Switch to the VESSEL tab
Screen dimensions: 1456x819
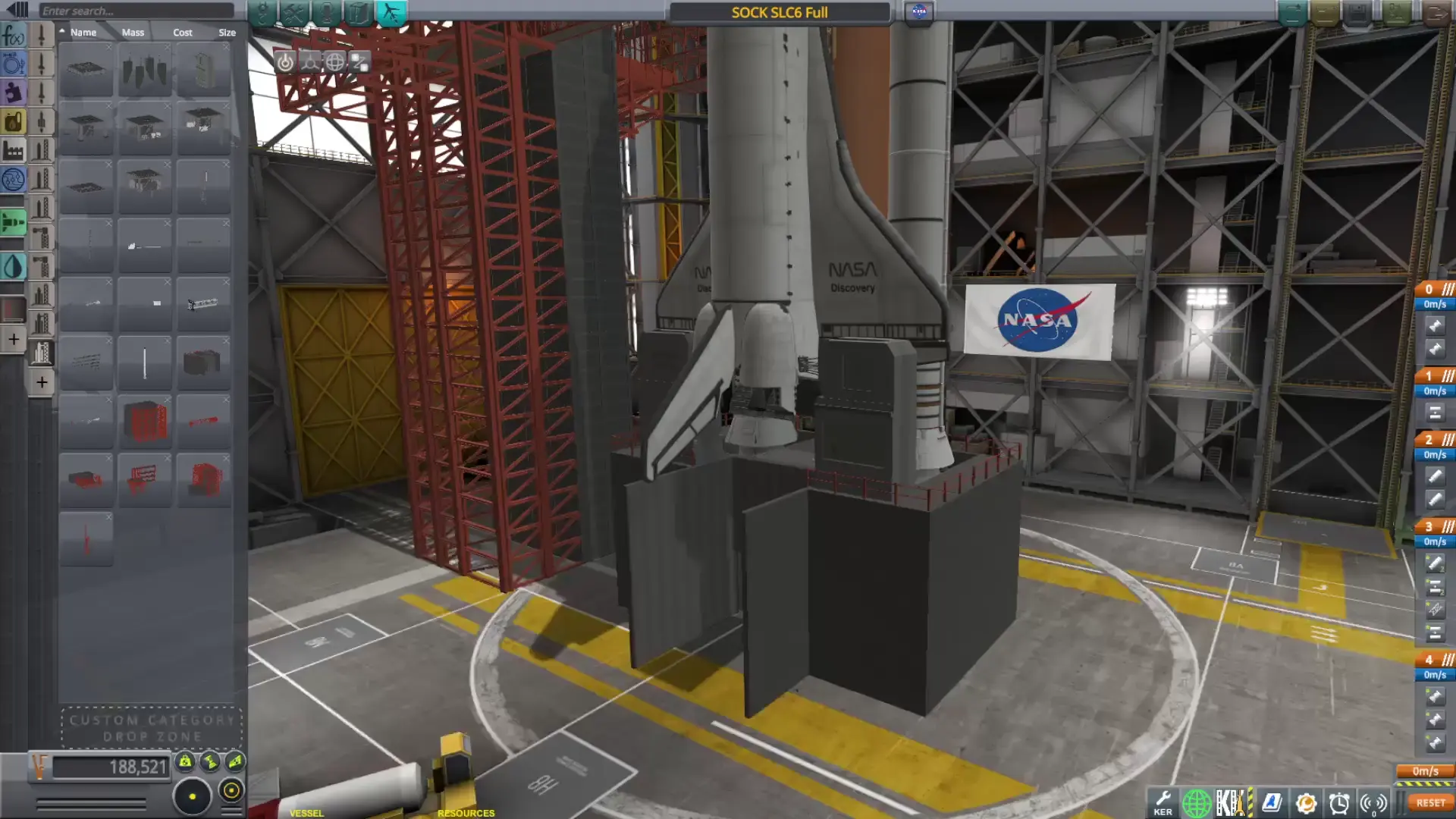(306, 812)
